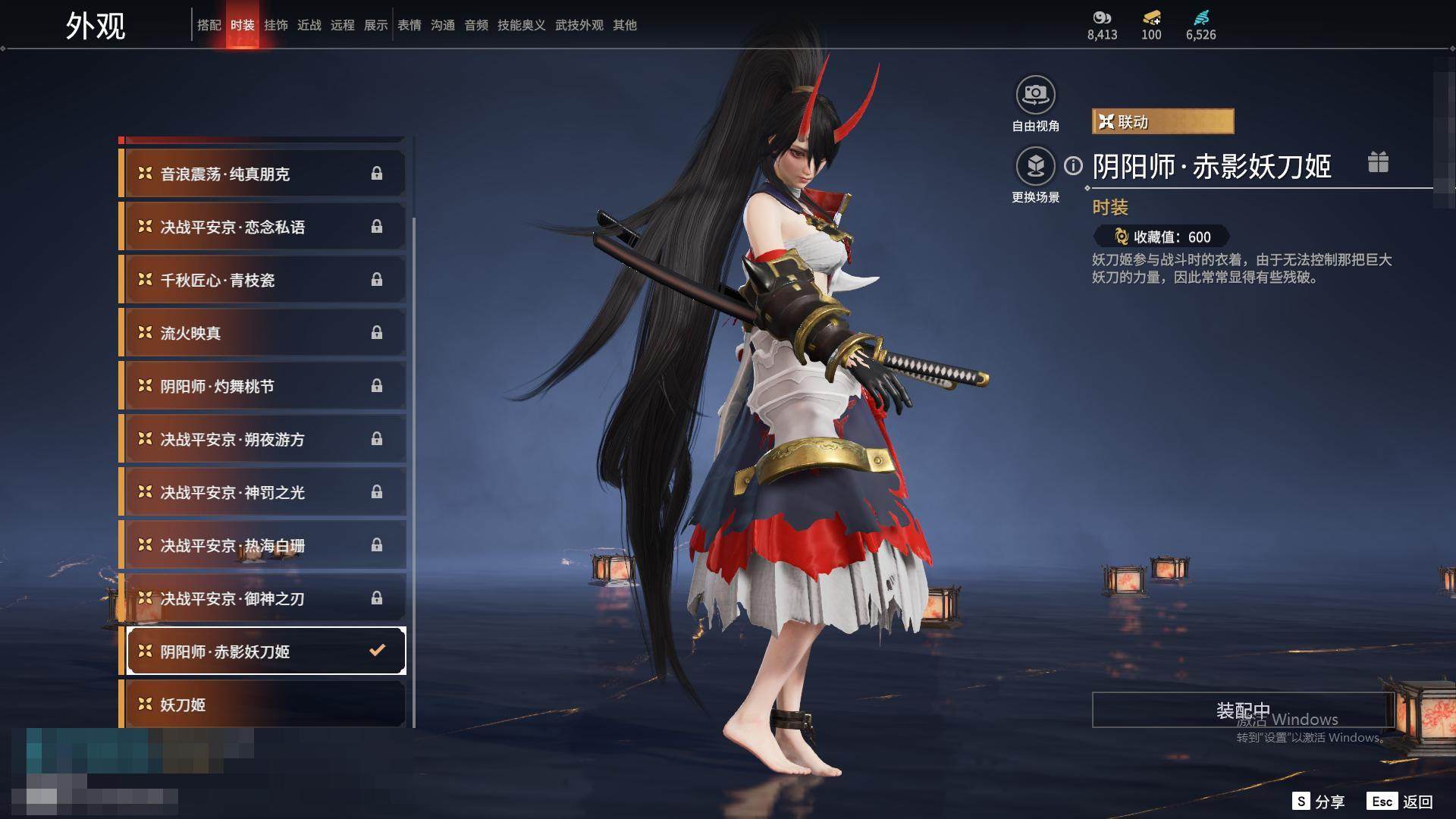This screenshot has height=819, width=1456.
Task: Go back with the 返回 button
Action: (1401, 801)
